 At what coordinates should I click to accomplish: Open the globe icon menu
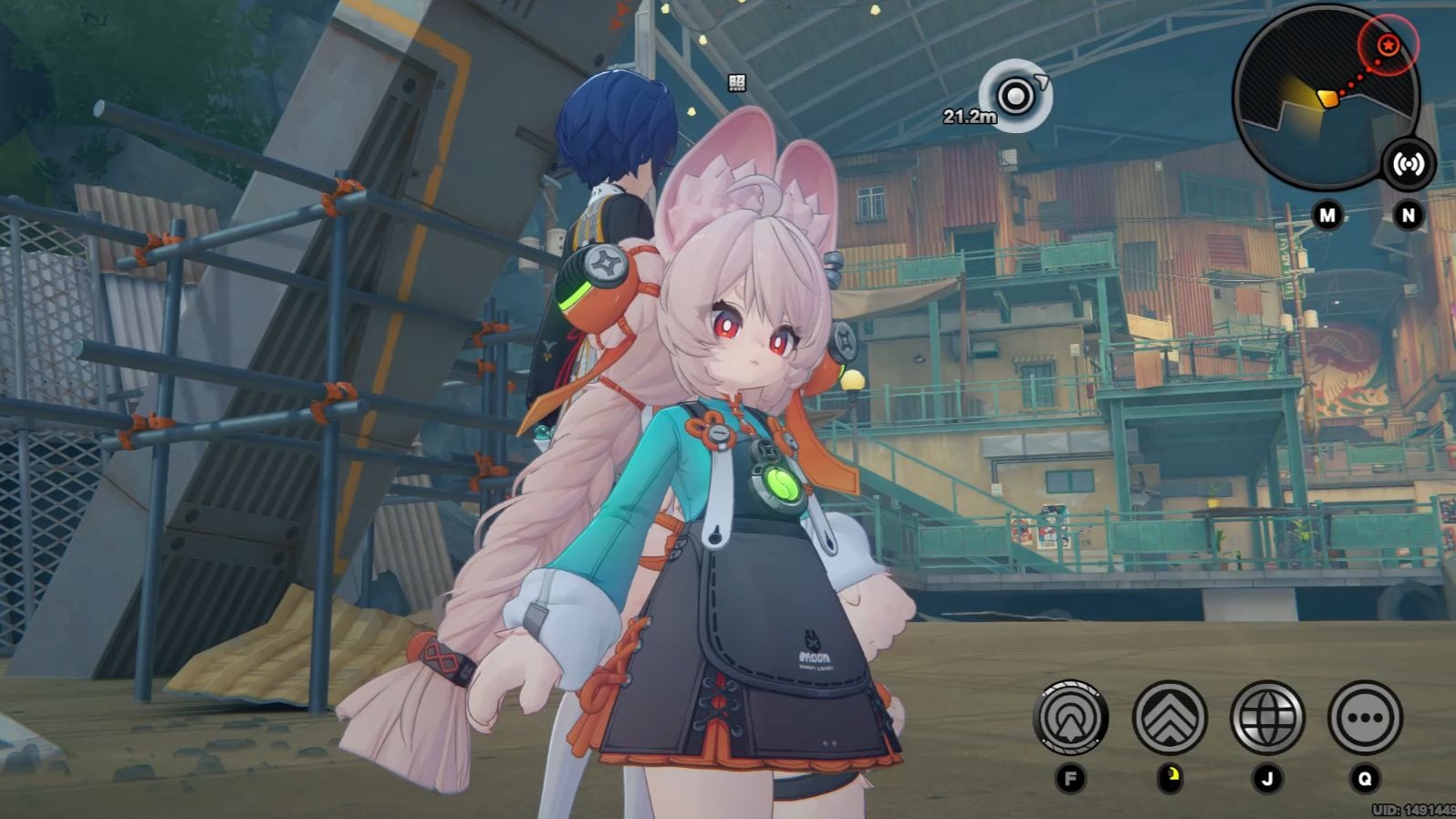coord(1267,718)
